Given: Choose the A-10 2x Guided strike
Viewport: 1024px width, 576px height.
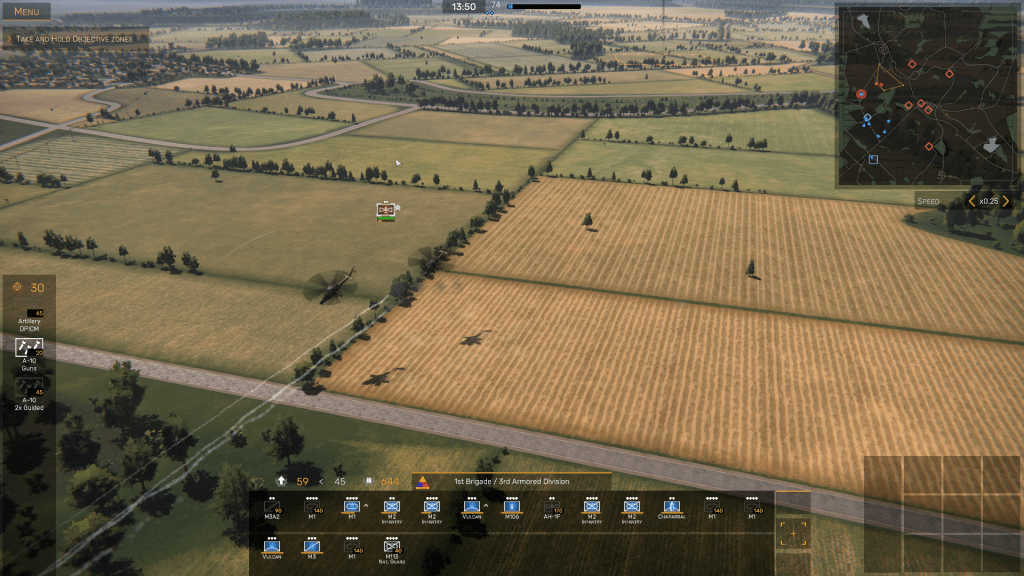Looking at the screenshot, I should [29, 391].
